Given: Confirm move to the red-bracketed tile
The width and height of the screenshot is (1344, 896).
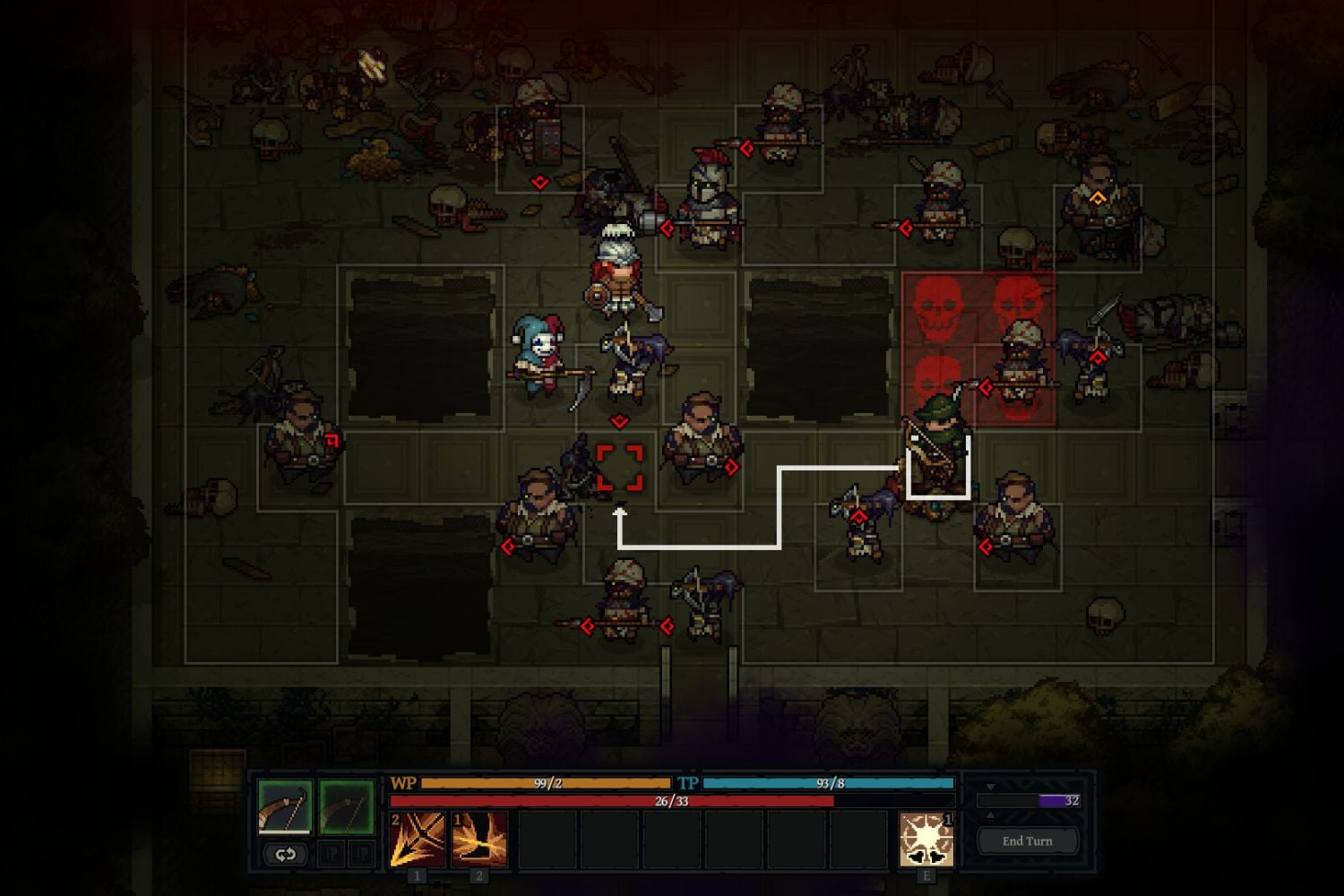Looking at the screenshot, I should [619, 468].
